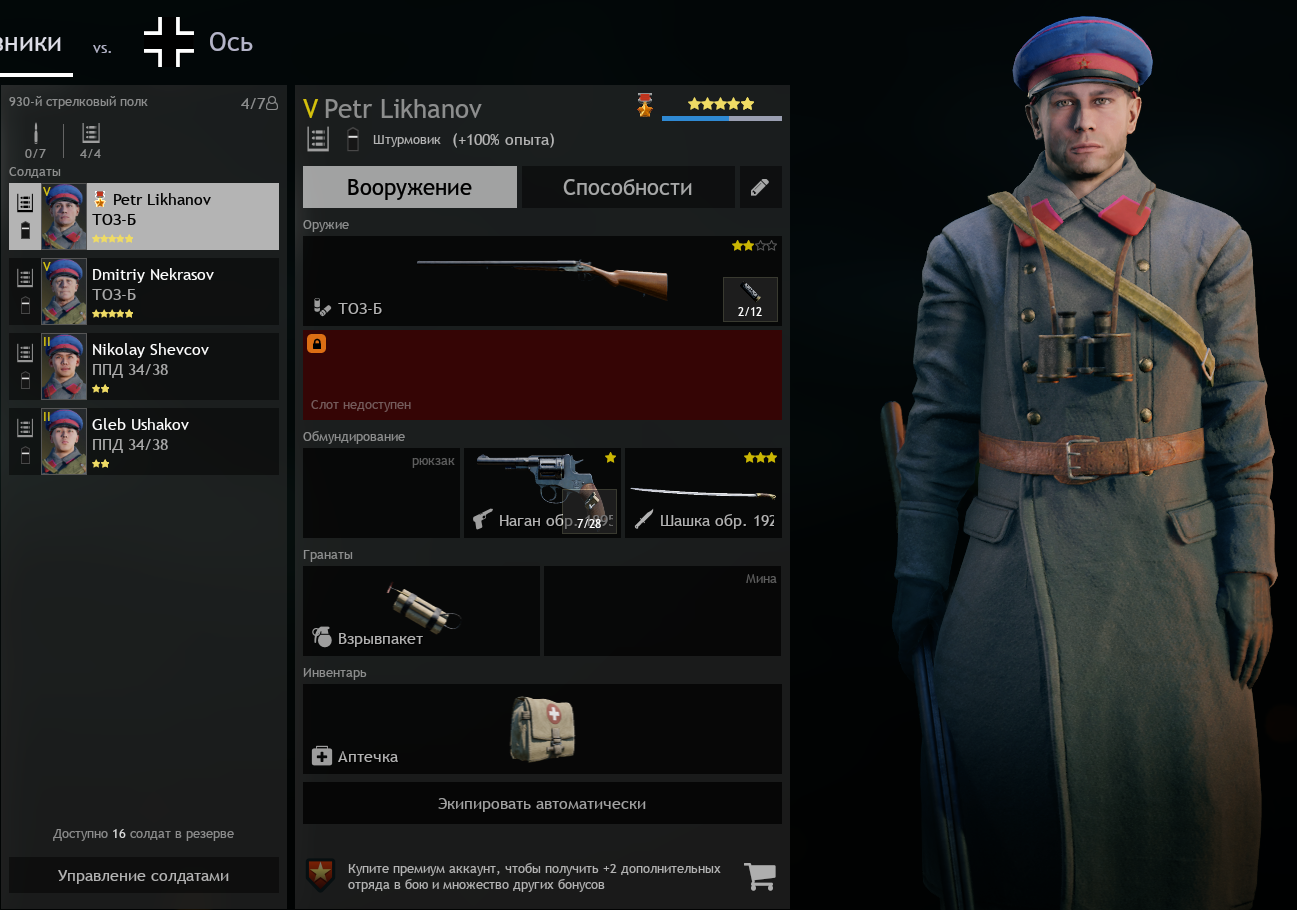Click the pencil edit button
Viewport: 1297px width, 910px height.
tap(760, 187)
